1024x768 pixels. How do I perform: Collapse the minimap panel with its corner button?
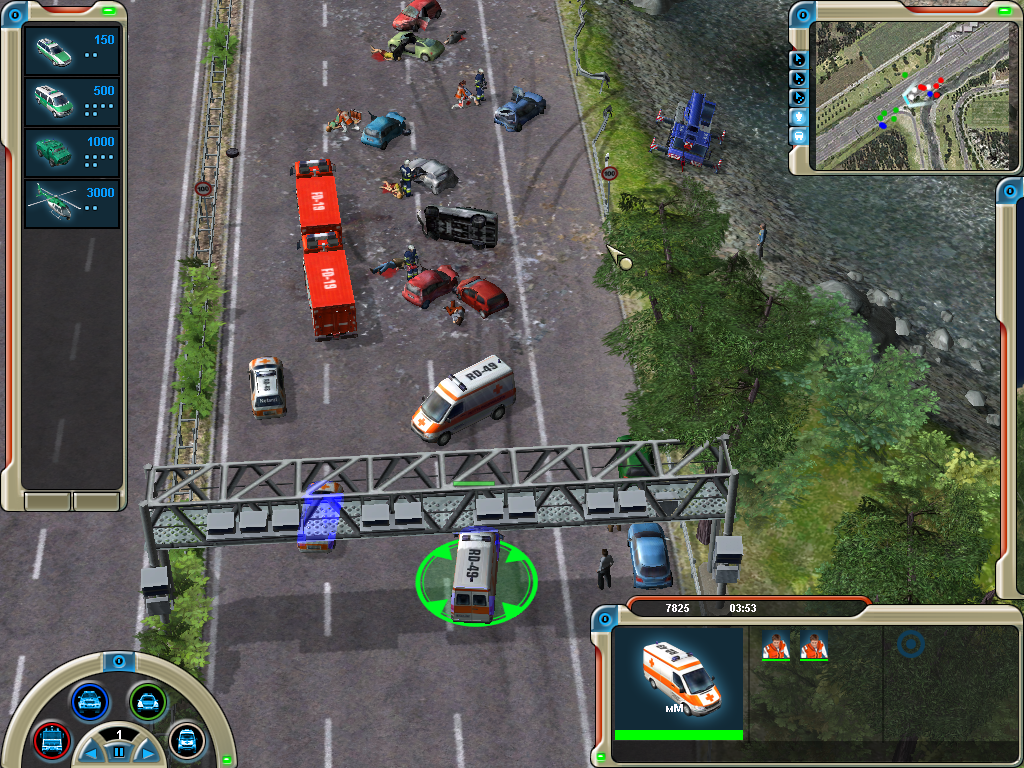[x=803, y=16]
